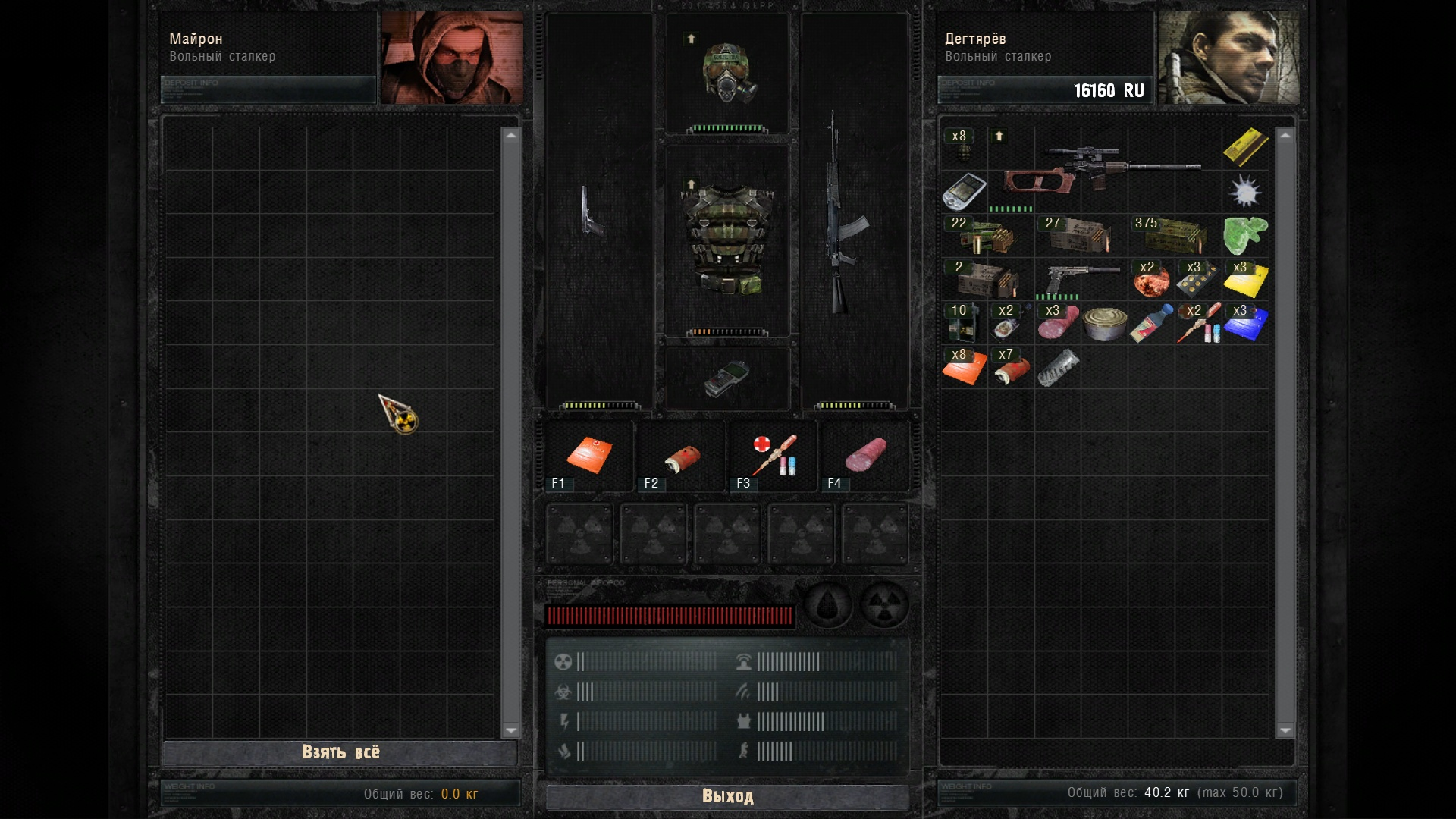
Task: Click the loot list scrollbar up arrow
Action: coord(510,136)
